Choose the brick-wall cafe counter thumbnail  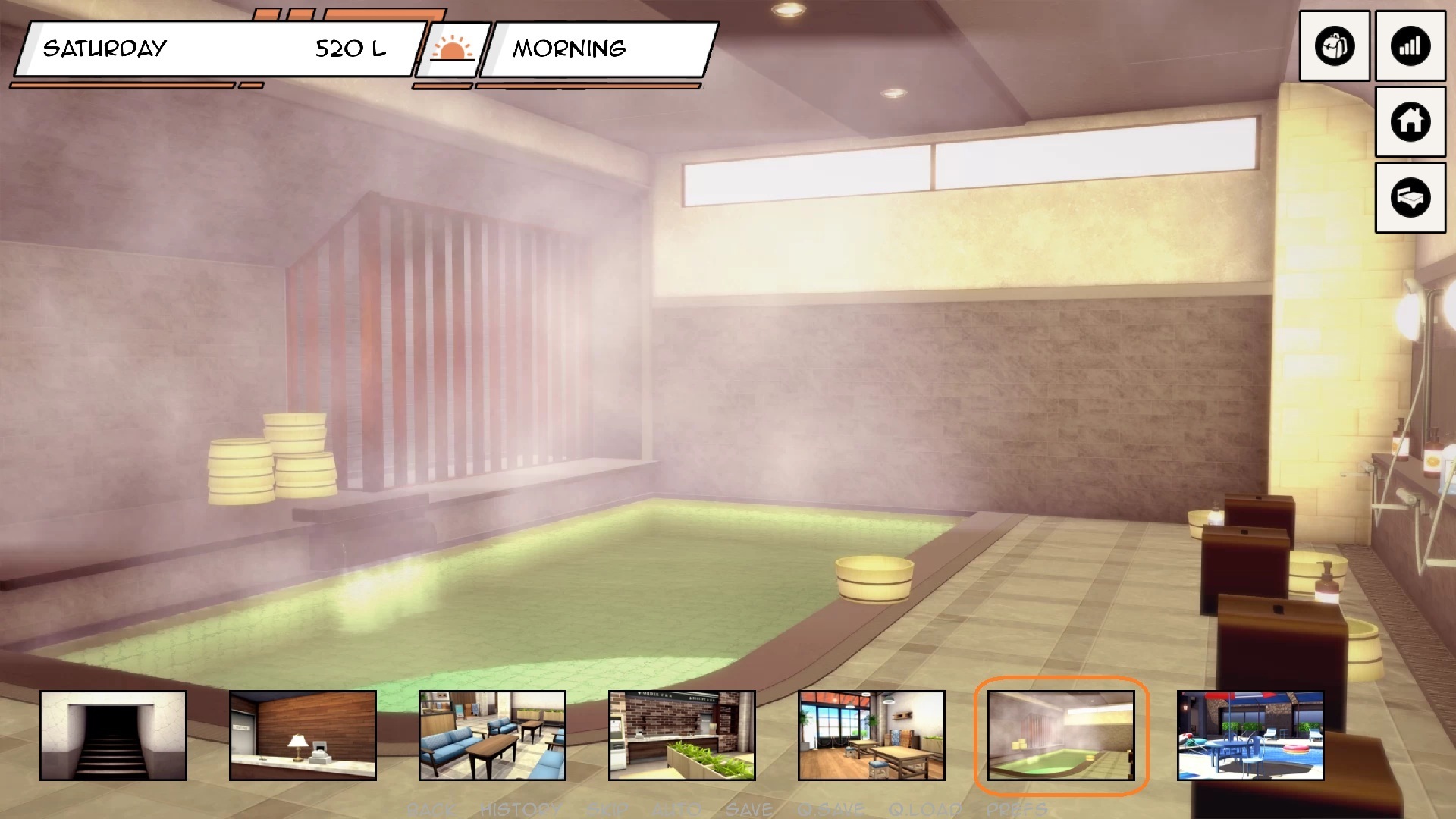682,735
